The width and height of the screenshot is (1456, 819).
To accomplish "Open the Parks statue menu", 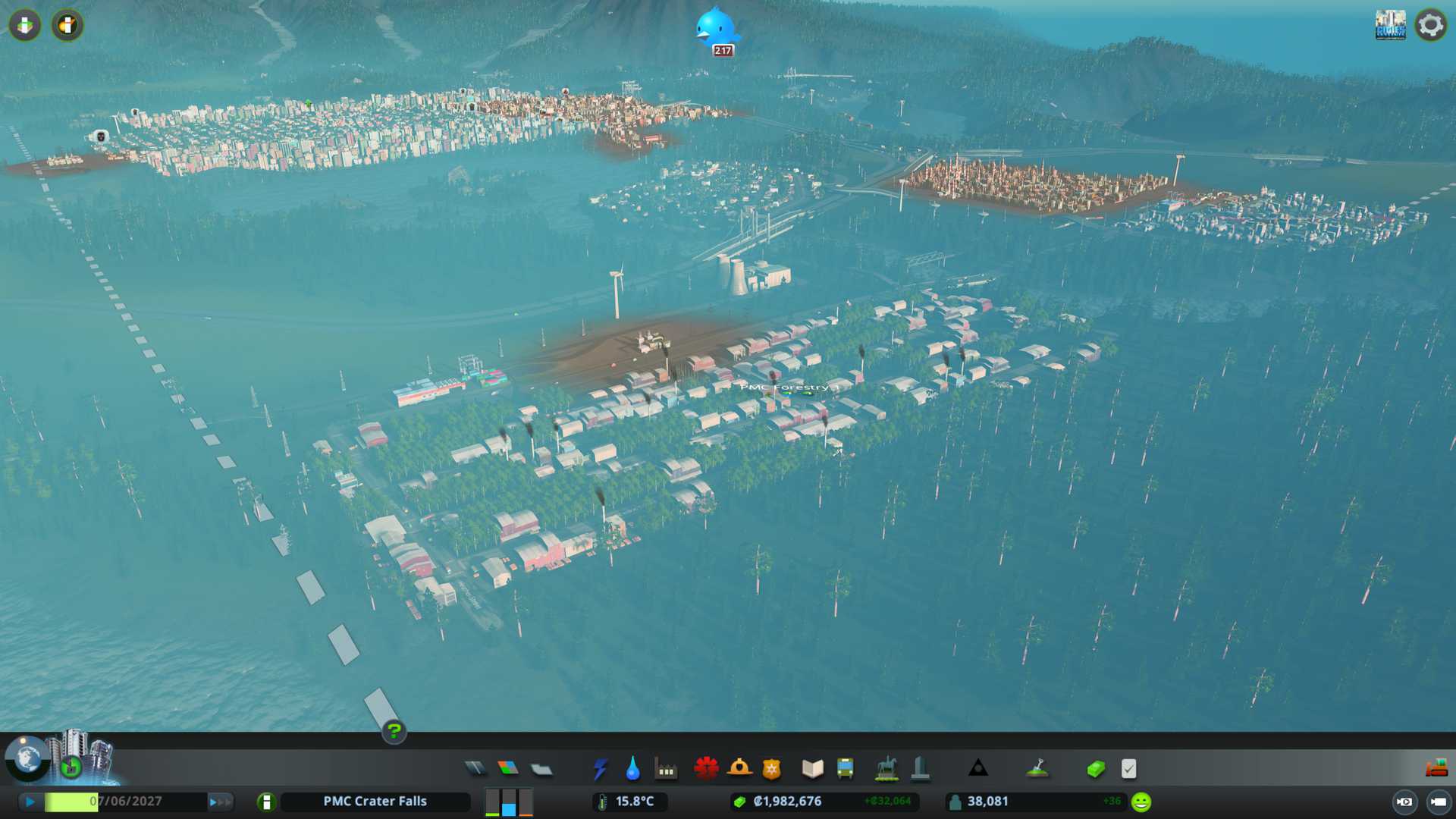I will click(x=886, y=769).
